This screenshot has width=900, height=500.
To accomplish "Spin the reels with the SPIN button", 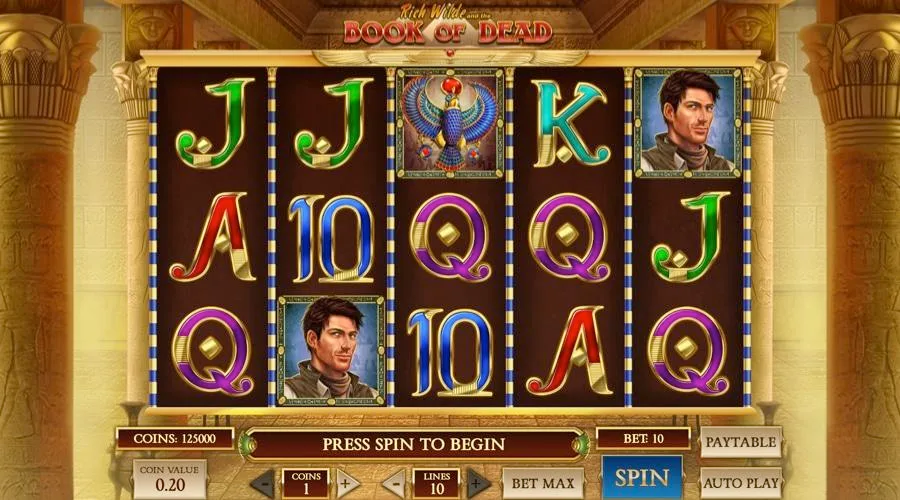I will click(642, 478).
